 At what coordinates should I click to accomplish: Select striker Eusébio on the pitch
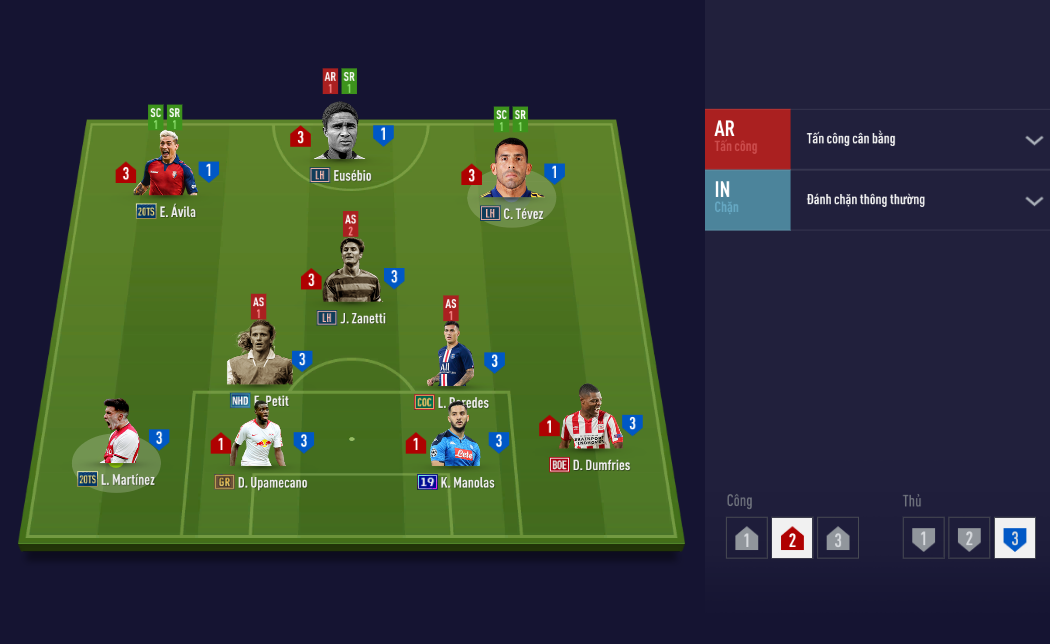[x=340, y=132]
